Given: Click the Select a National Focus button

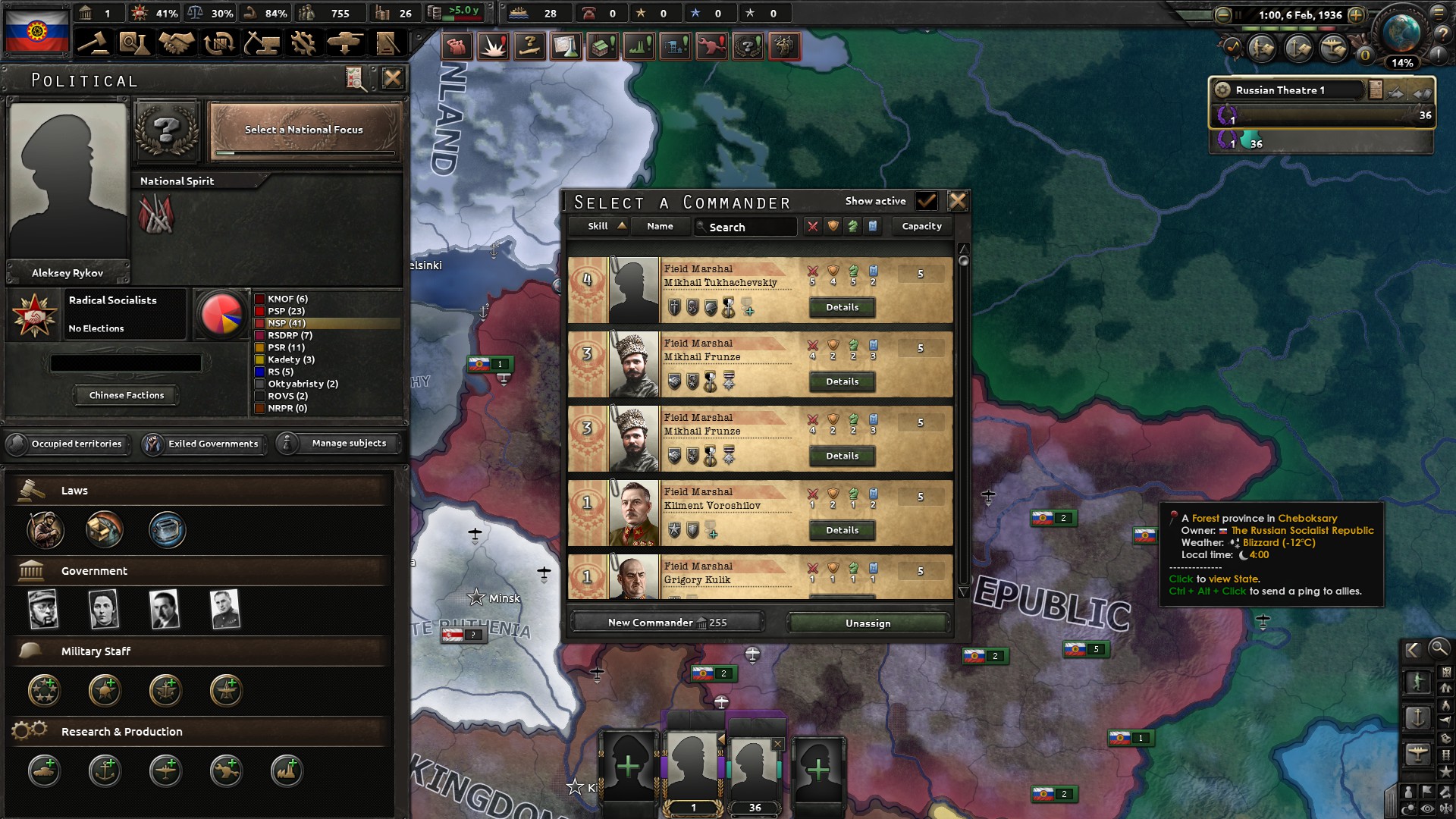Looking at the screenshot, I should 303,130.
